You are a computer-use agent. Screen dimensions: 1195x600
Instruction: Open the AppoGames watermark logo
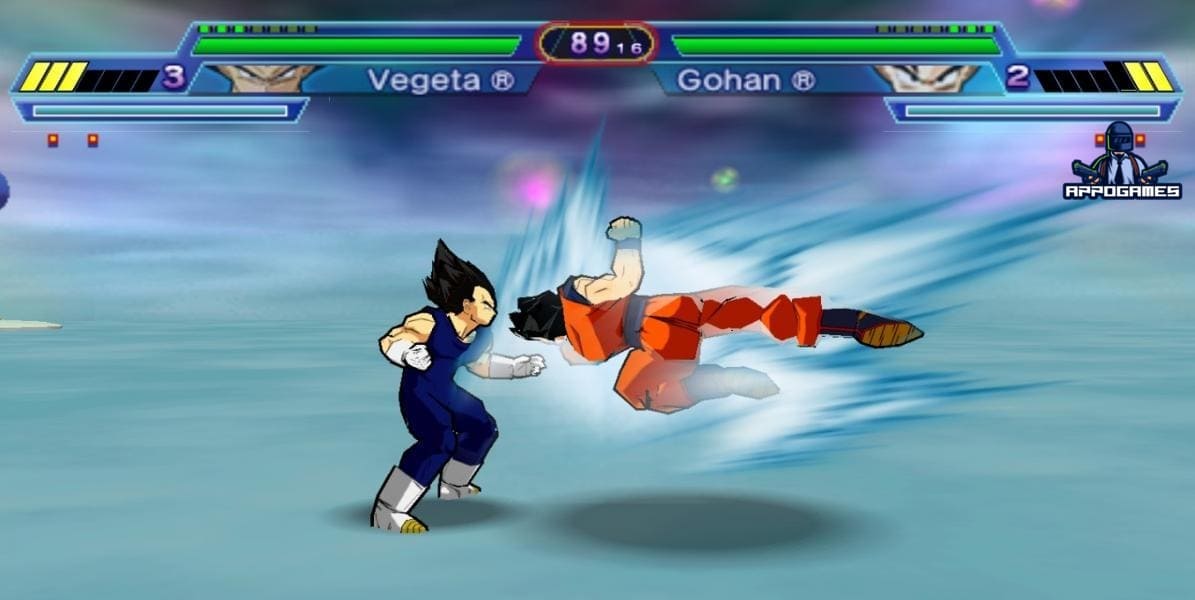[1121, 162]
